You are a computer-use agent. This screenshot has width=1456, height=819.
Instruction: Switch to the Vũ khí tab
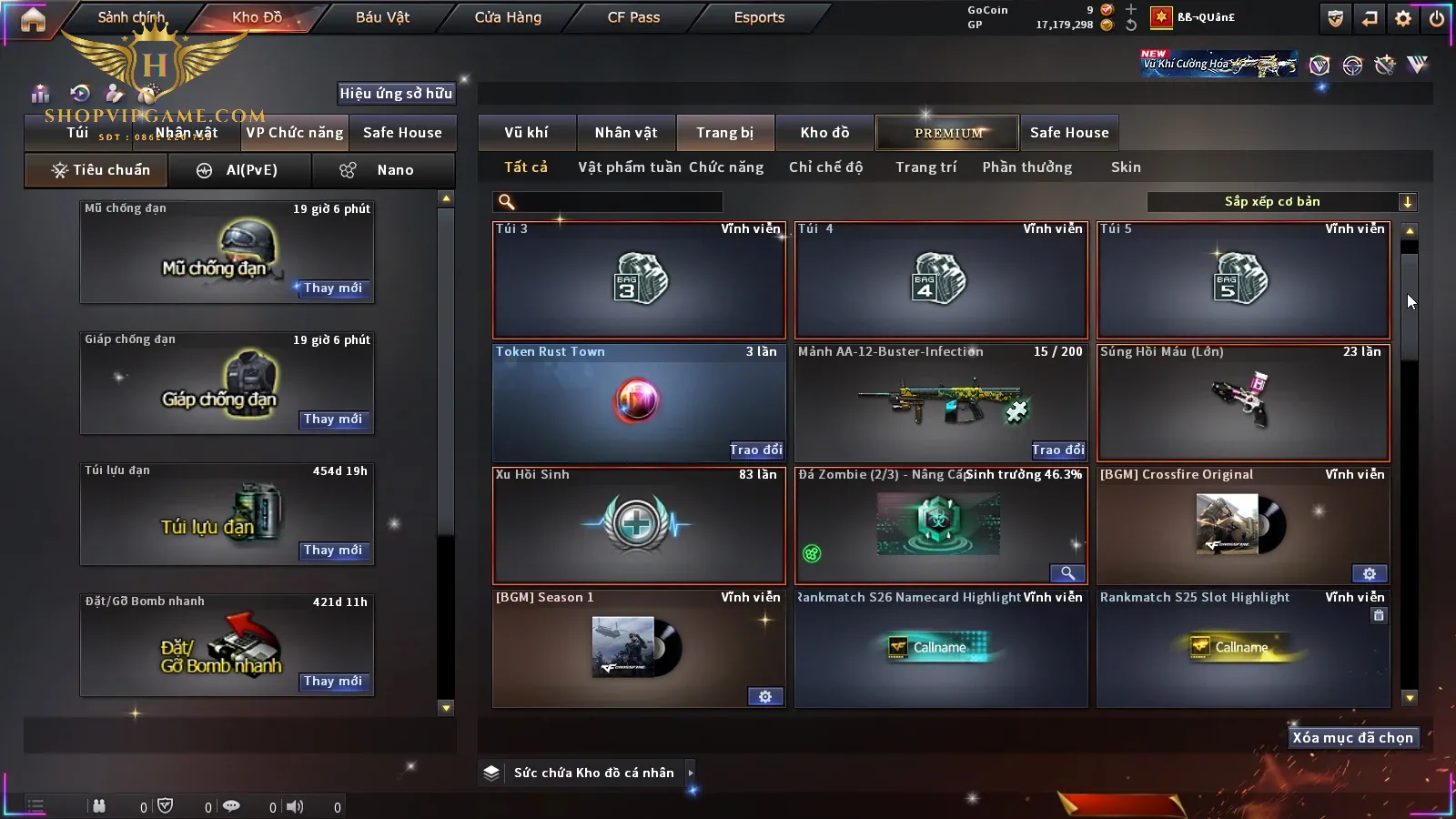[x=526, y=133]
